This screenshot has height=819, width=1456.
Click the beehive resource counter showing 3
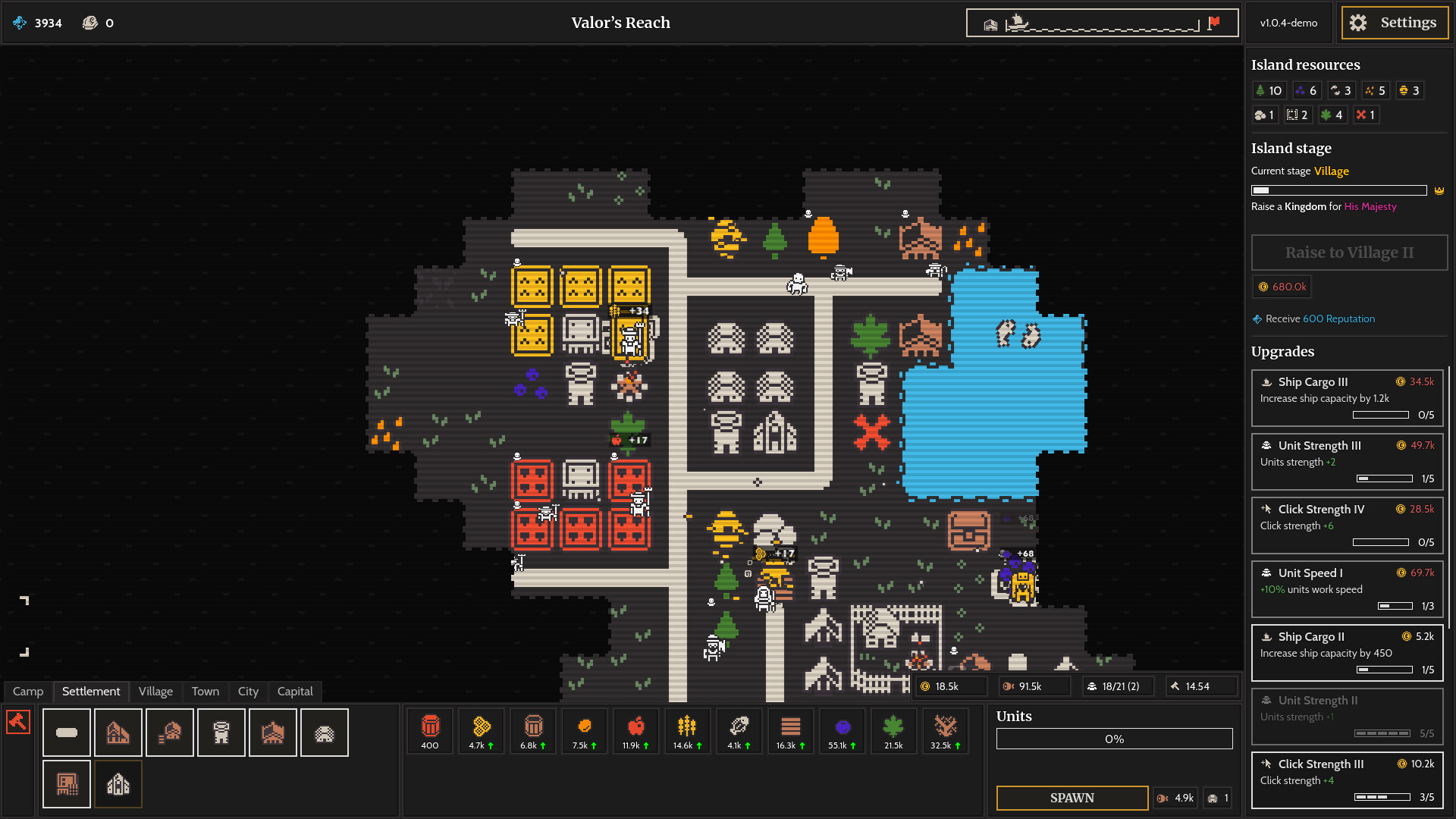[1409, 90]
